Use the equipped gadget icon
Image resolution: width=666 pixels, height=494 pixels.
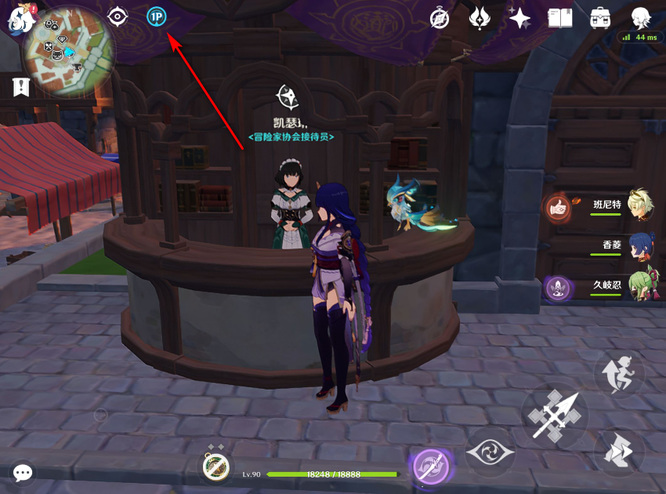[216, 466]
